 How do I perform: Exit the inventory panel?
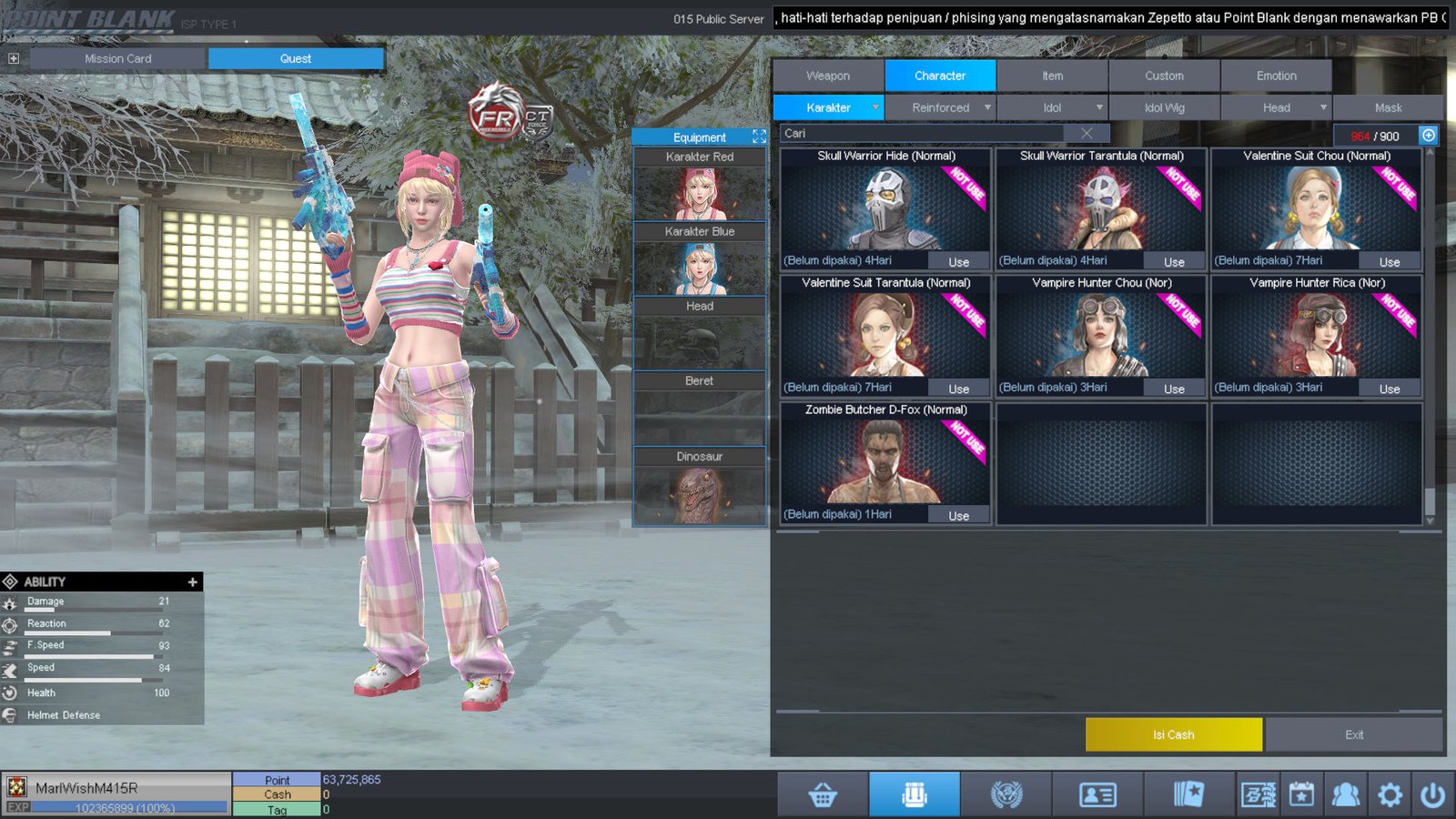point(1354,734)
